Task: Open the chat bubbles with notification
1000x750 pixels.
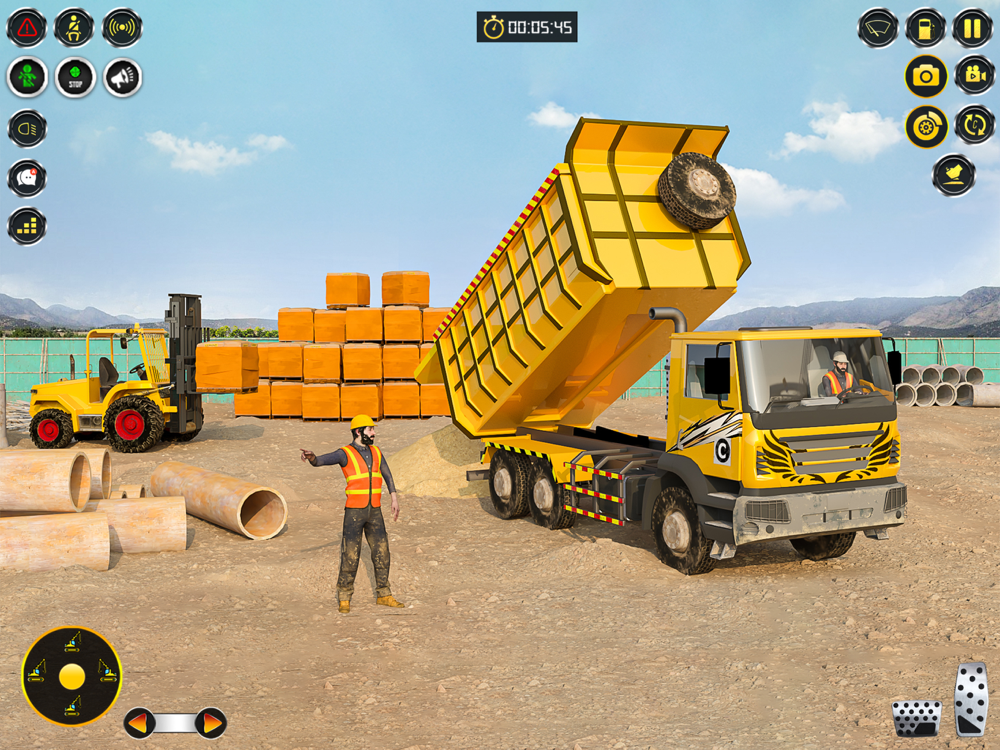Action: [27, 178]
